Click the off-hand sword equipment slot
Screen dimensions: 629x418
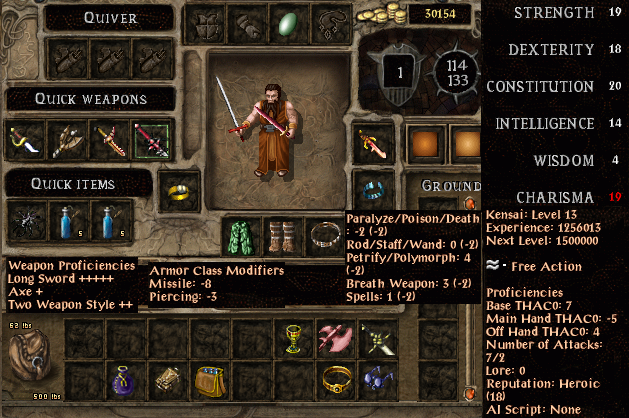372,145
